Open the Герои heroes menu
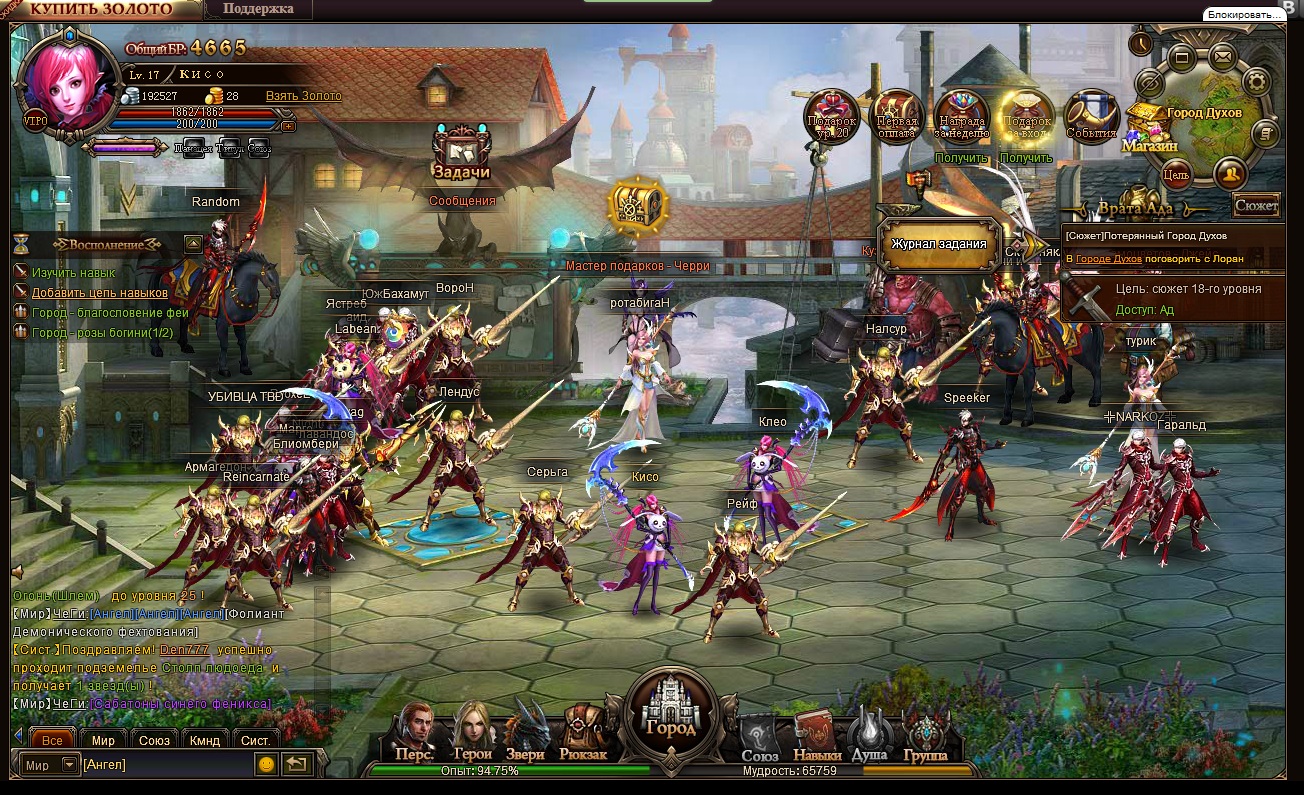This screenshot has width=1304, height=795. point(472,734)
